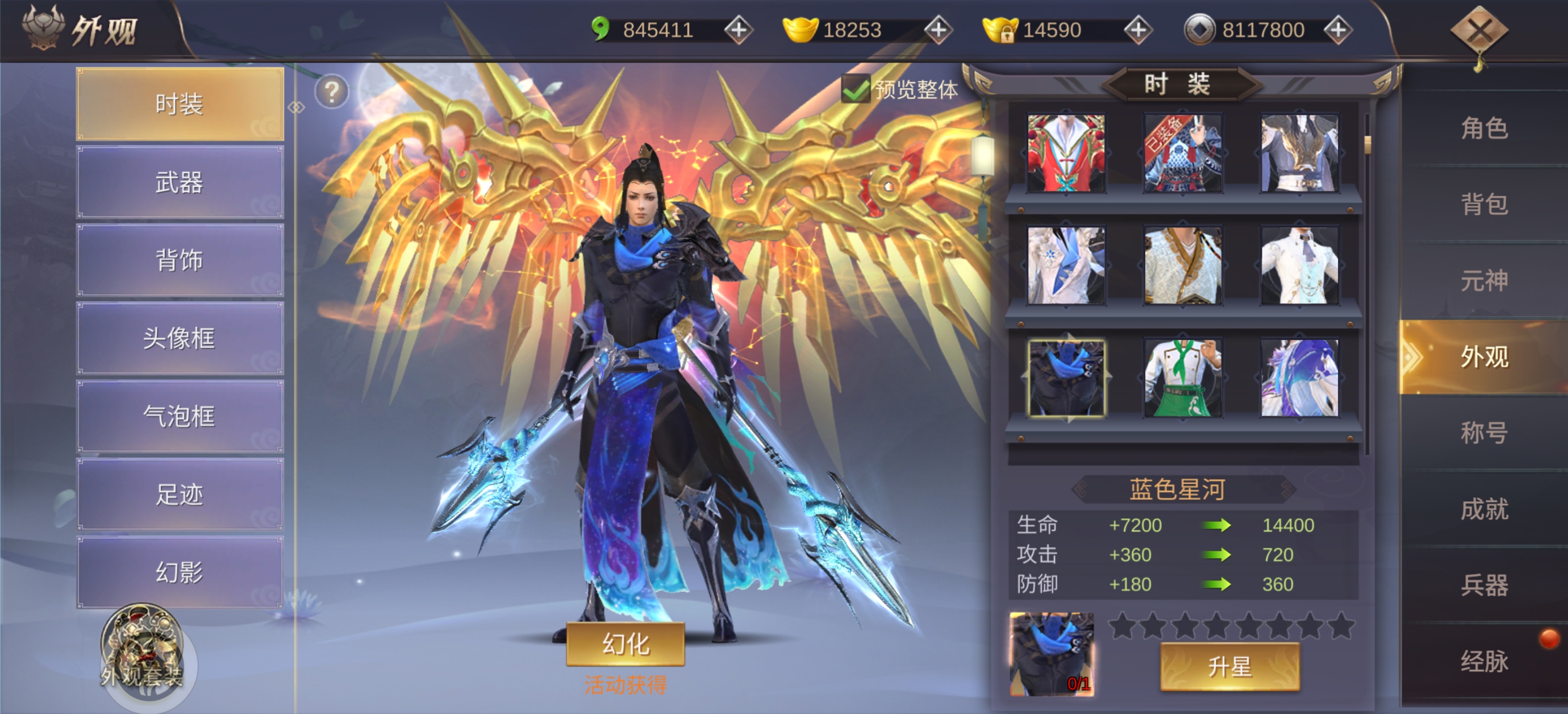The width and height of the screenshot is (1568, 714).
Task: Choose the green apron outfit thumbnail
Action: (1183, 379)
